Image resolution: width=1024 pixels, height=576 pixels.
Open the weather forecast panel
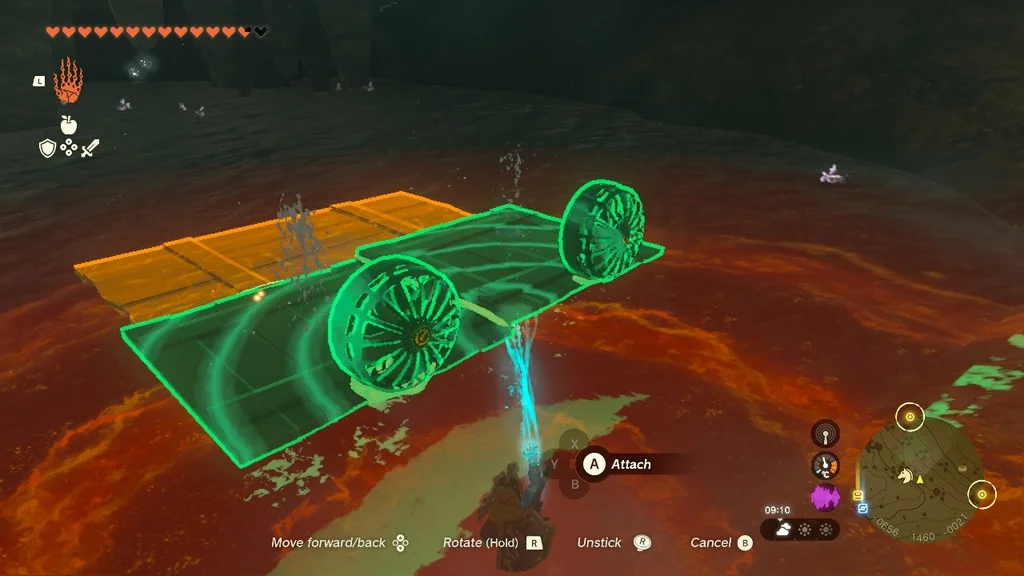click(801, 529)
